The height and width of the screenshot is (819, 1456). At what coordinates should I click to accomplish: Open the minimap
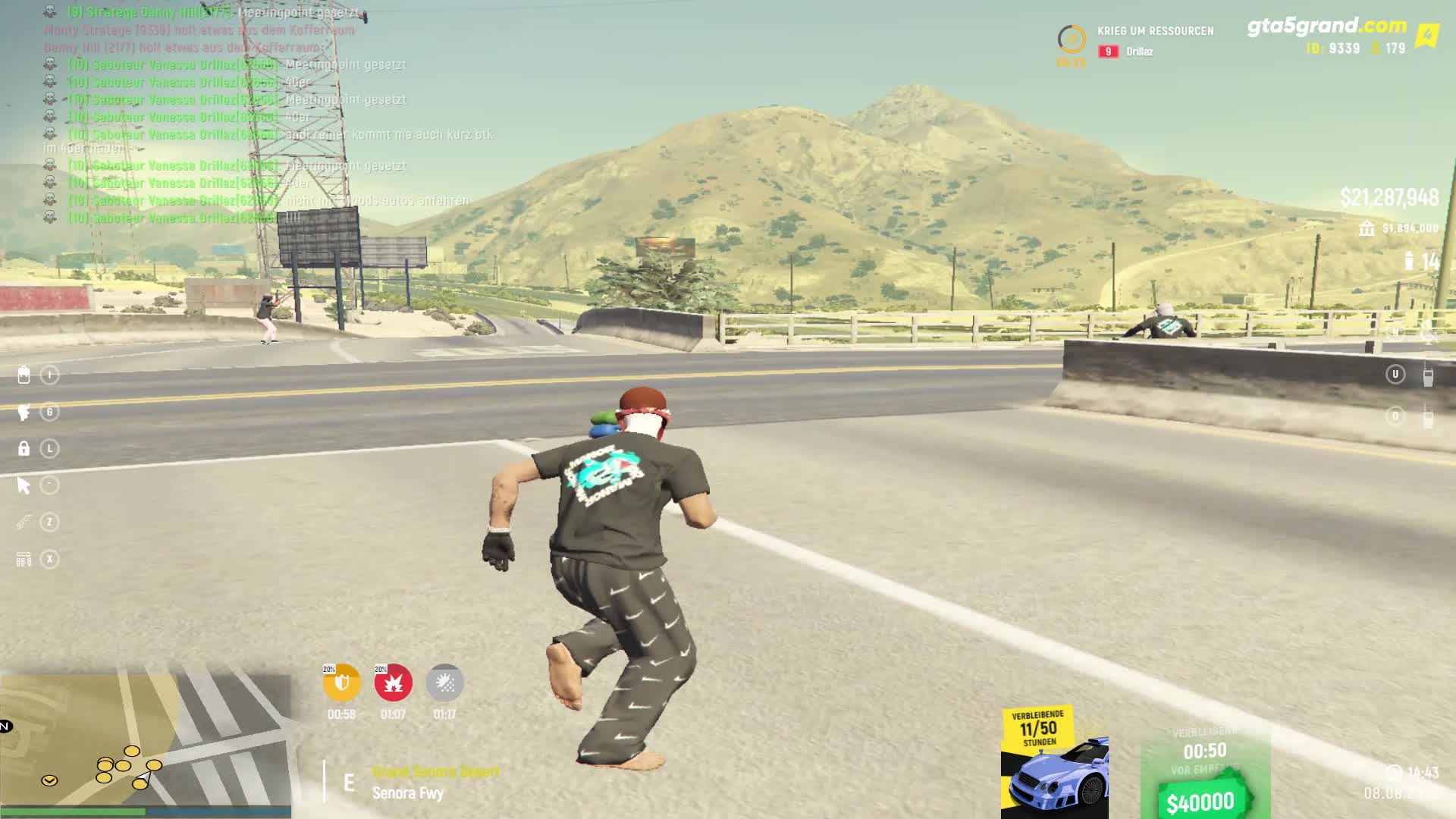[x=146, y=742]
